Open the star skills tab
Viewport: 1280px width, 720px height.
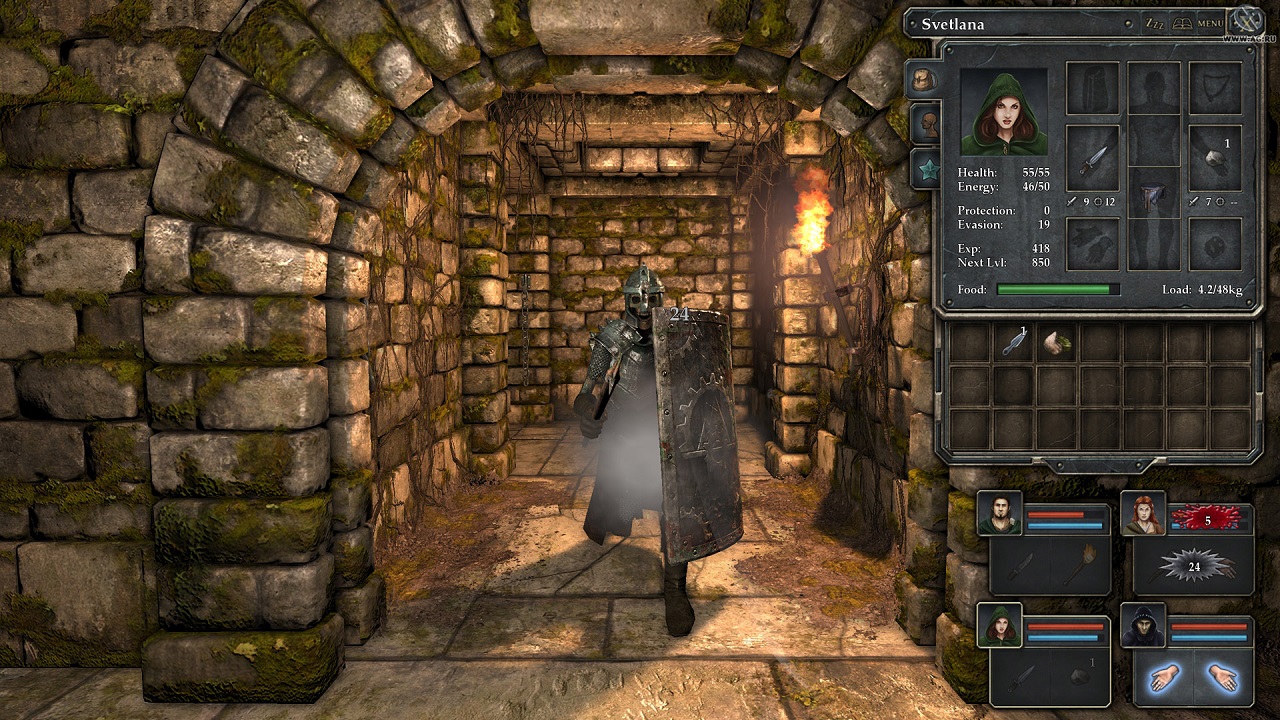click(927, 168)
